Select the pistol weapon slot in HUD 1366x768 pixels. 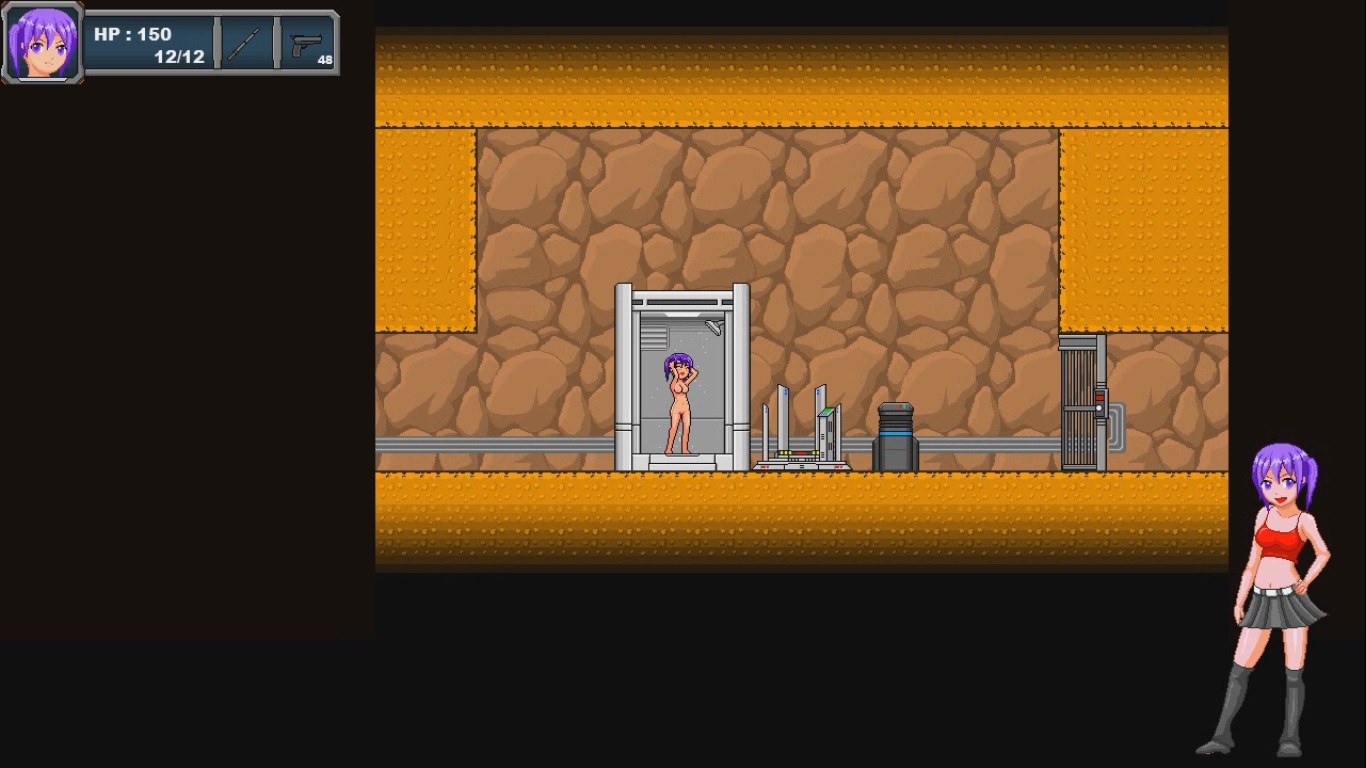click(x=307, y=42)
